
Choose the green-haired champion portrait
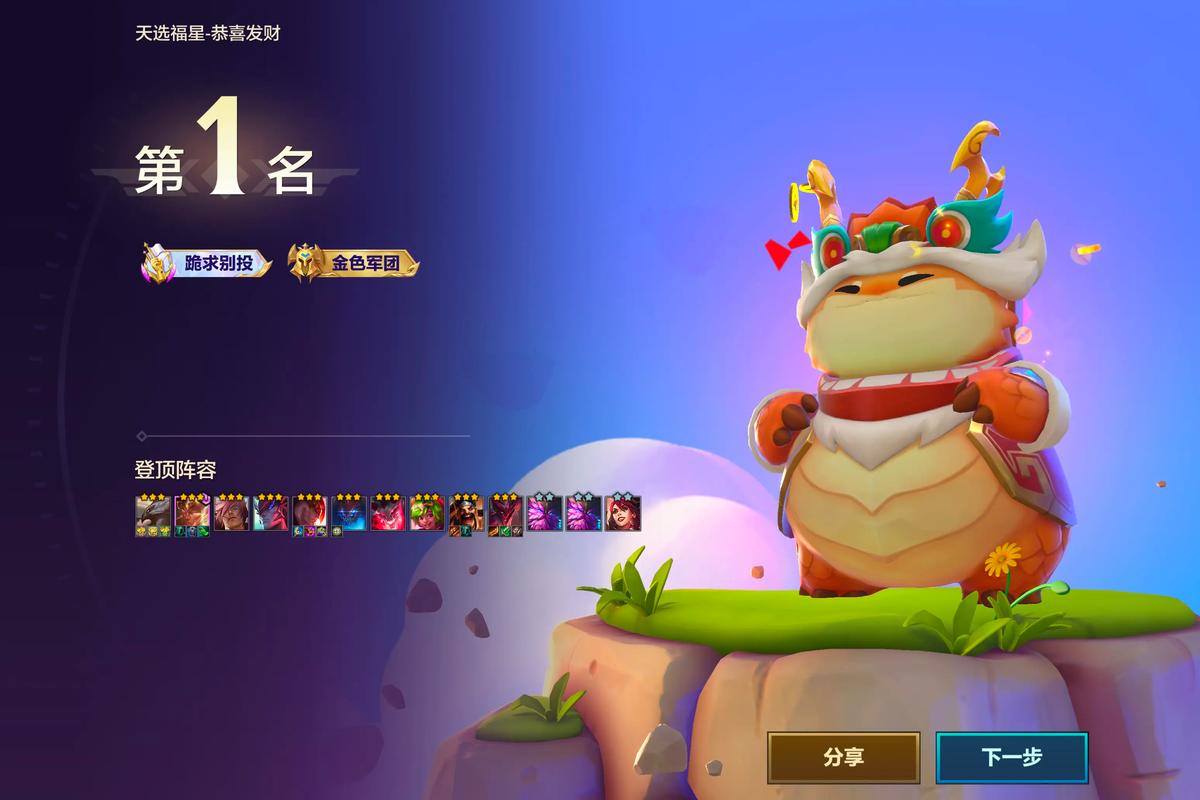point(426,514)
